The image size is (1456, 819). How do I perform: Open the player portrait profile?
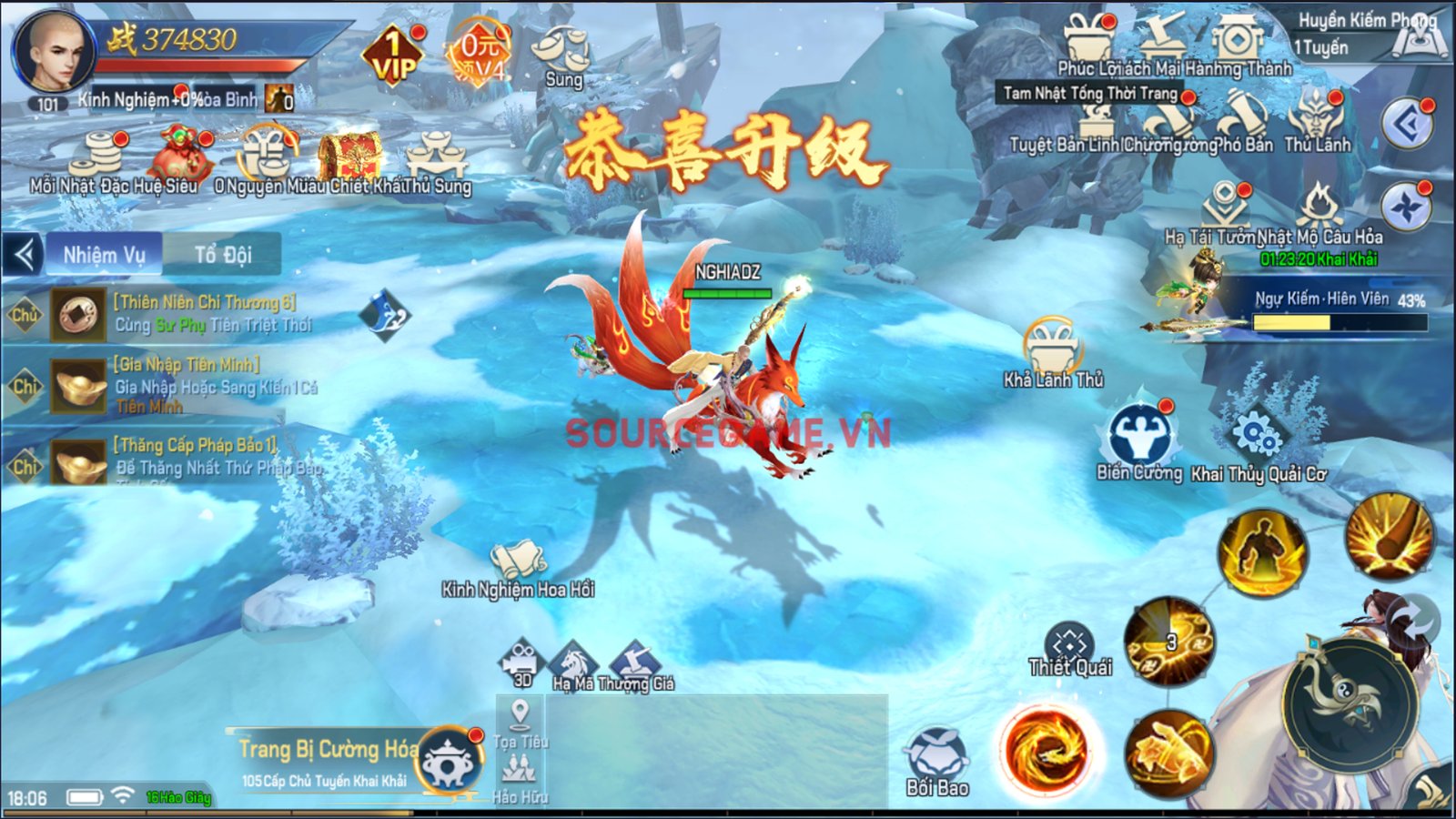coord(53,54)
